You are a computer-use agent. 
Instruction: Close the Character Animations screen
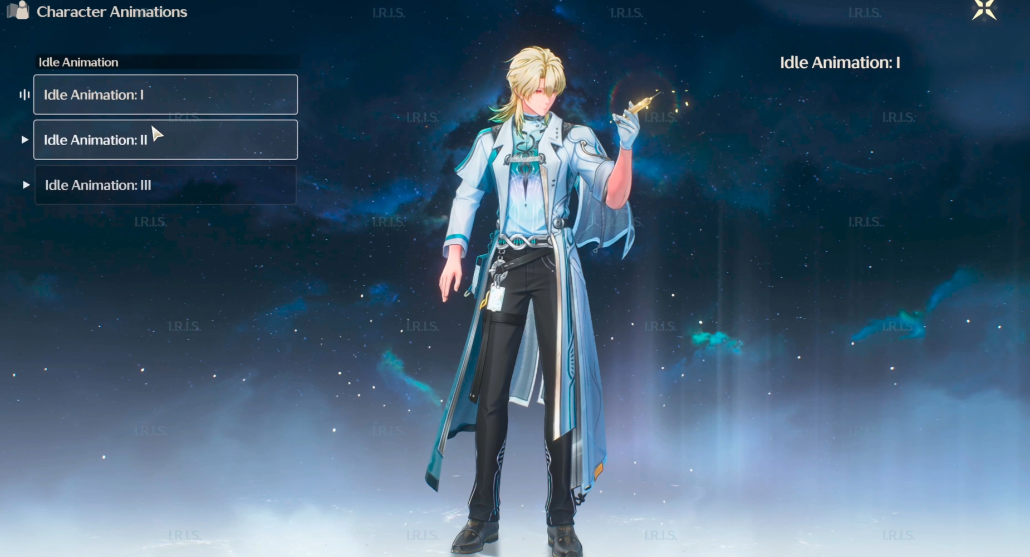pos(984,11)
